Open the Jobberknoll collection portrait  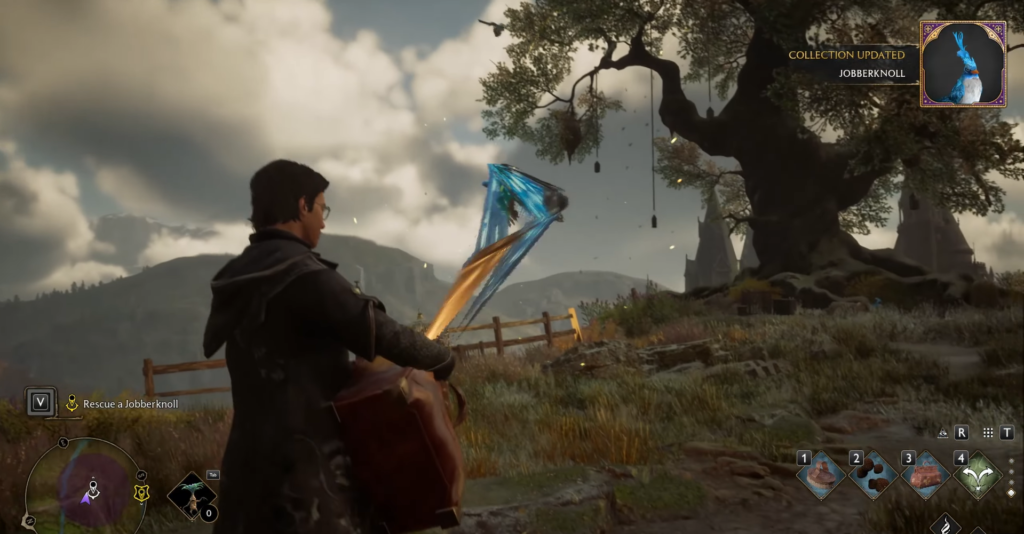tap(963, 64)
